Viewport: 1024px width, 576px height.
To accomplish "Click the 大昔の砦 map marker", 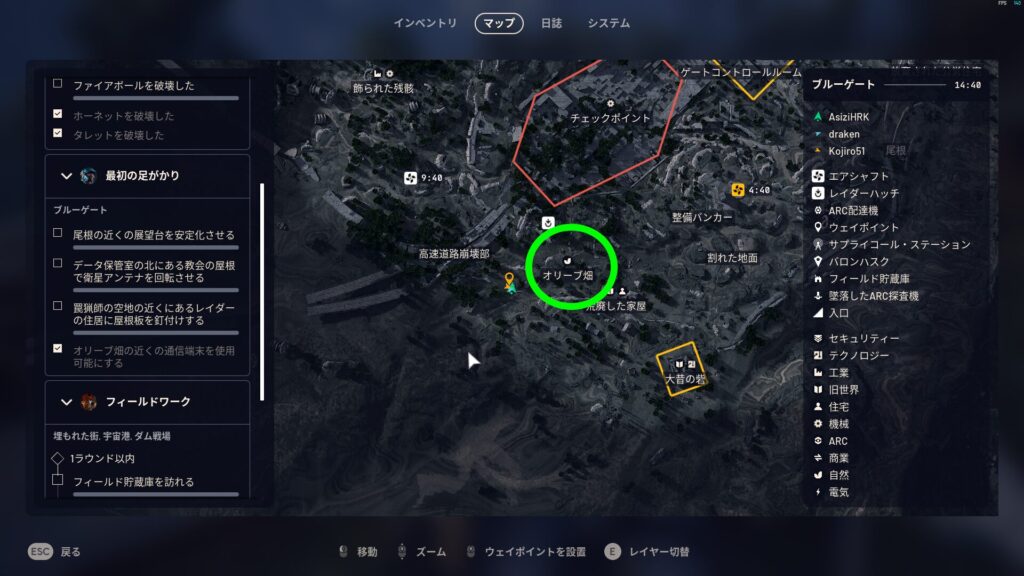I will pos(685,368).
